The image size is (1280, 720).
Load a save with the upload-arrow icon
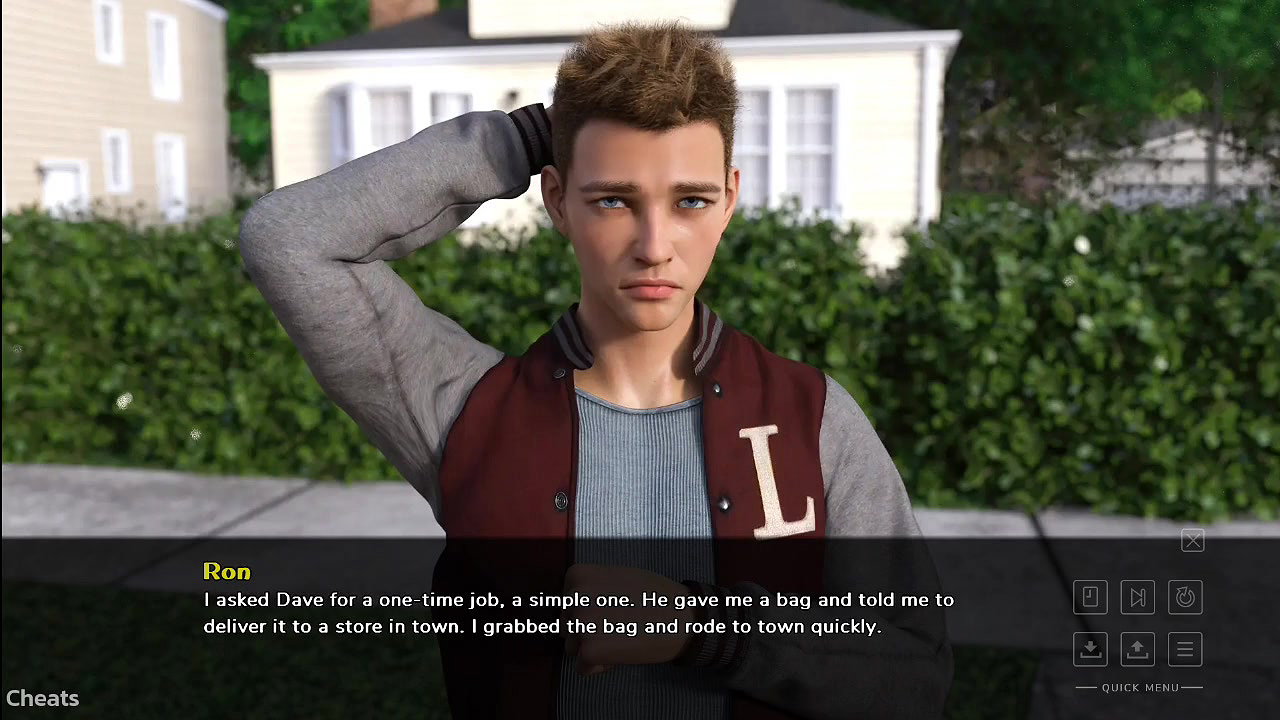click(1137, 649)
